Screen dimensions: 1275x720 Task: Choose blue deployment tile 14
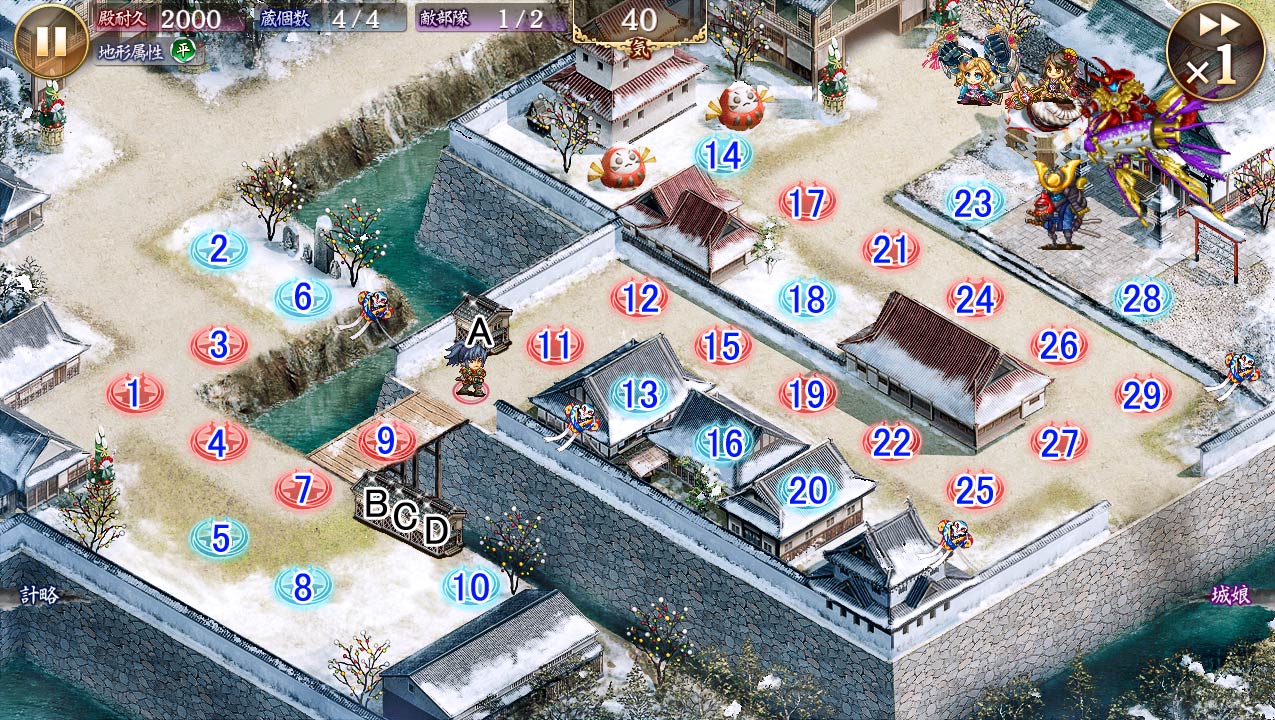pyautogui.click(x=722, y=155)
